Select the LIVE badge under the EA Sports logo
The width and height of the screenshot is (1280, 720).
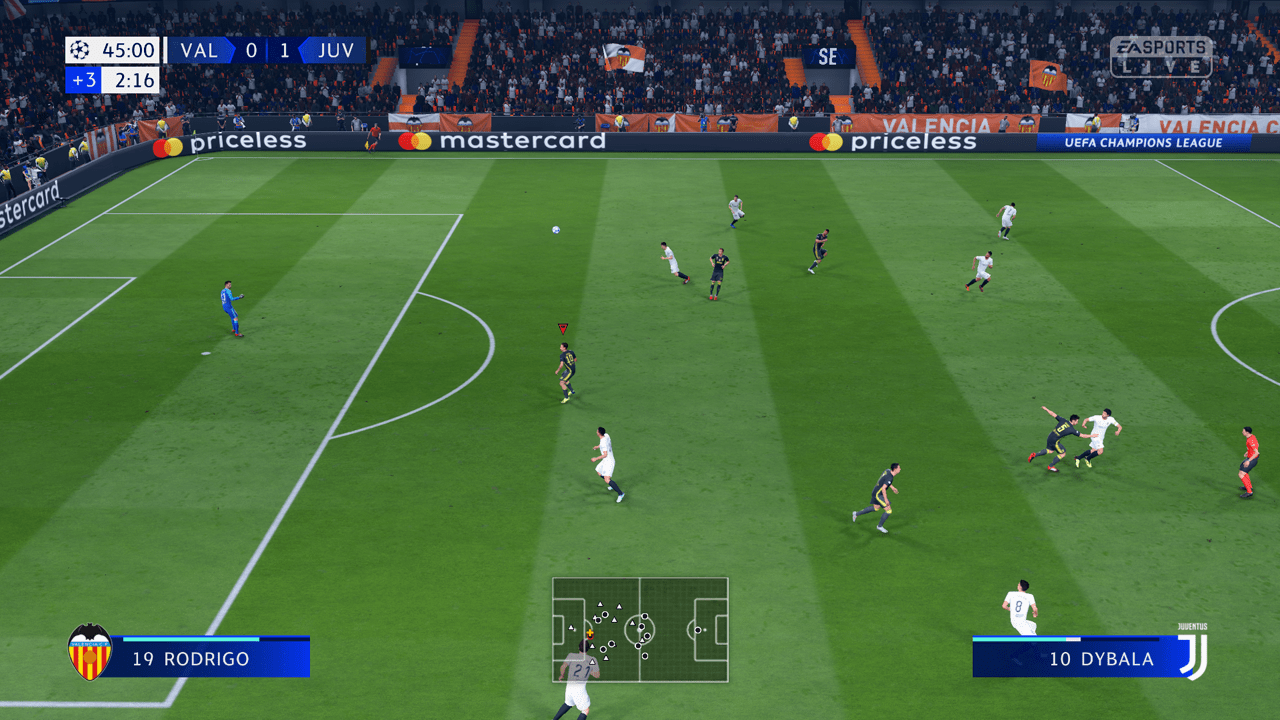pos(1161,64)
